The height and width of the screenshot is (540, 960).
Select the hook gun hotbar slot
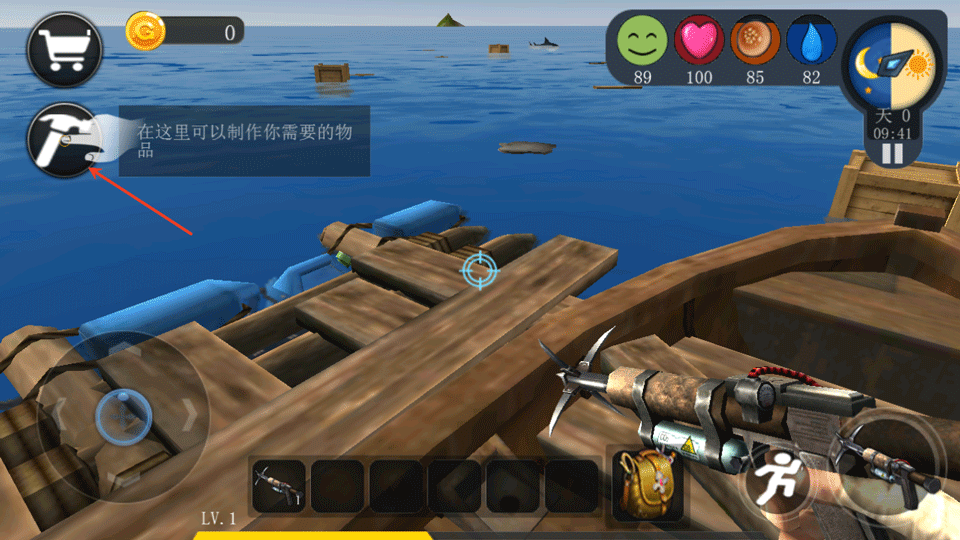pyautogui.click(x=277, y=487)
